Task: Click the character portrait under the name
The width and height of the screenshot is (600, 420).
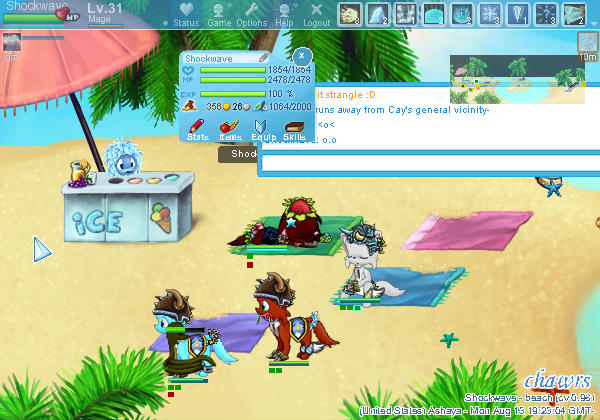Action: (x=12, y=42)
